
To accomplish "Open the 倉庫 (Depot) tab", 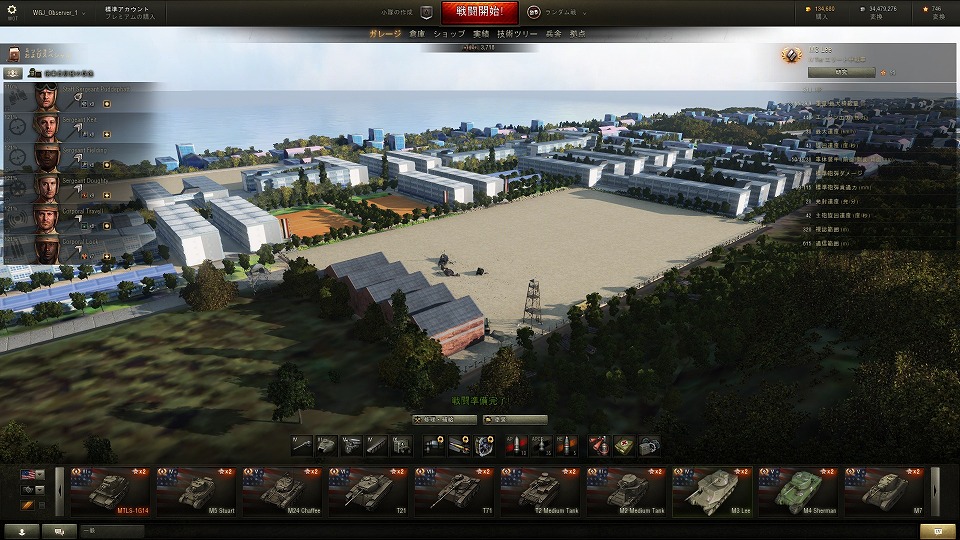I will [x=417, y=34].
